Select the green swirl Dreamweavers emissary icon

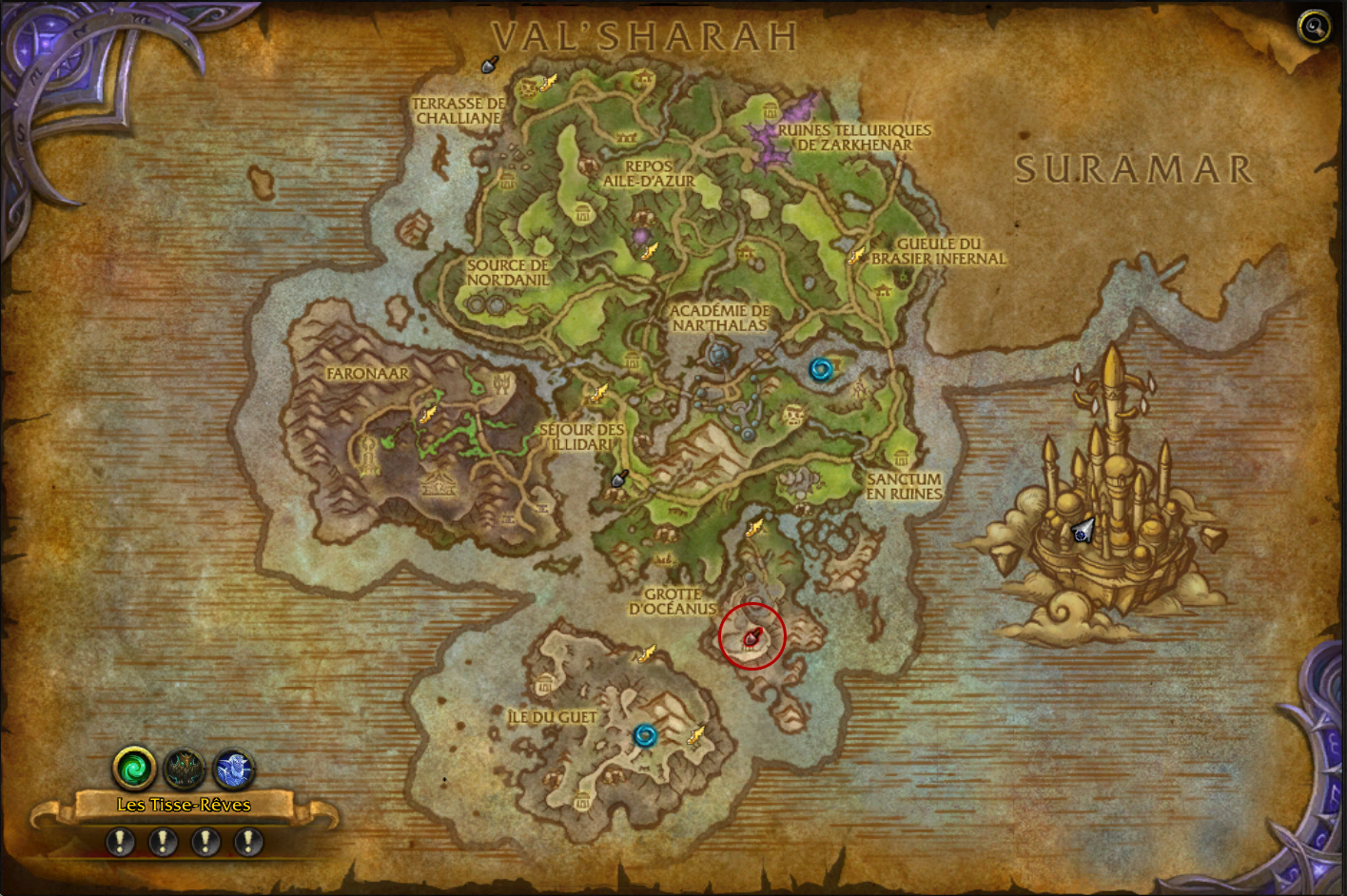coord(134,768)
